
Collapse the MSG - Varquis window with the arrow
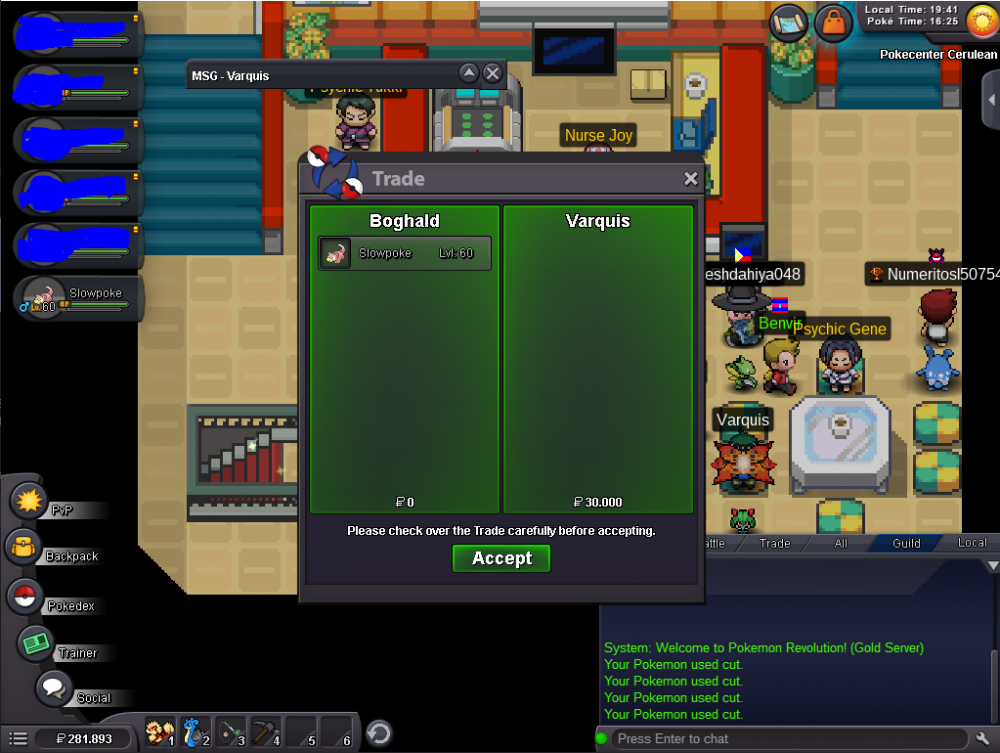coord(468,73)
